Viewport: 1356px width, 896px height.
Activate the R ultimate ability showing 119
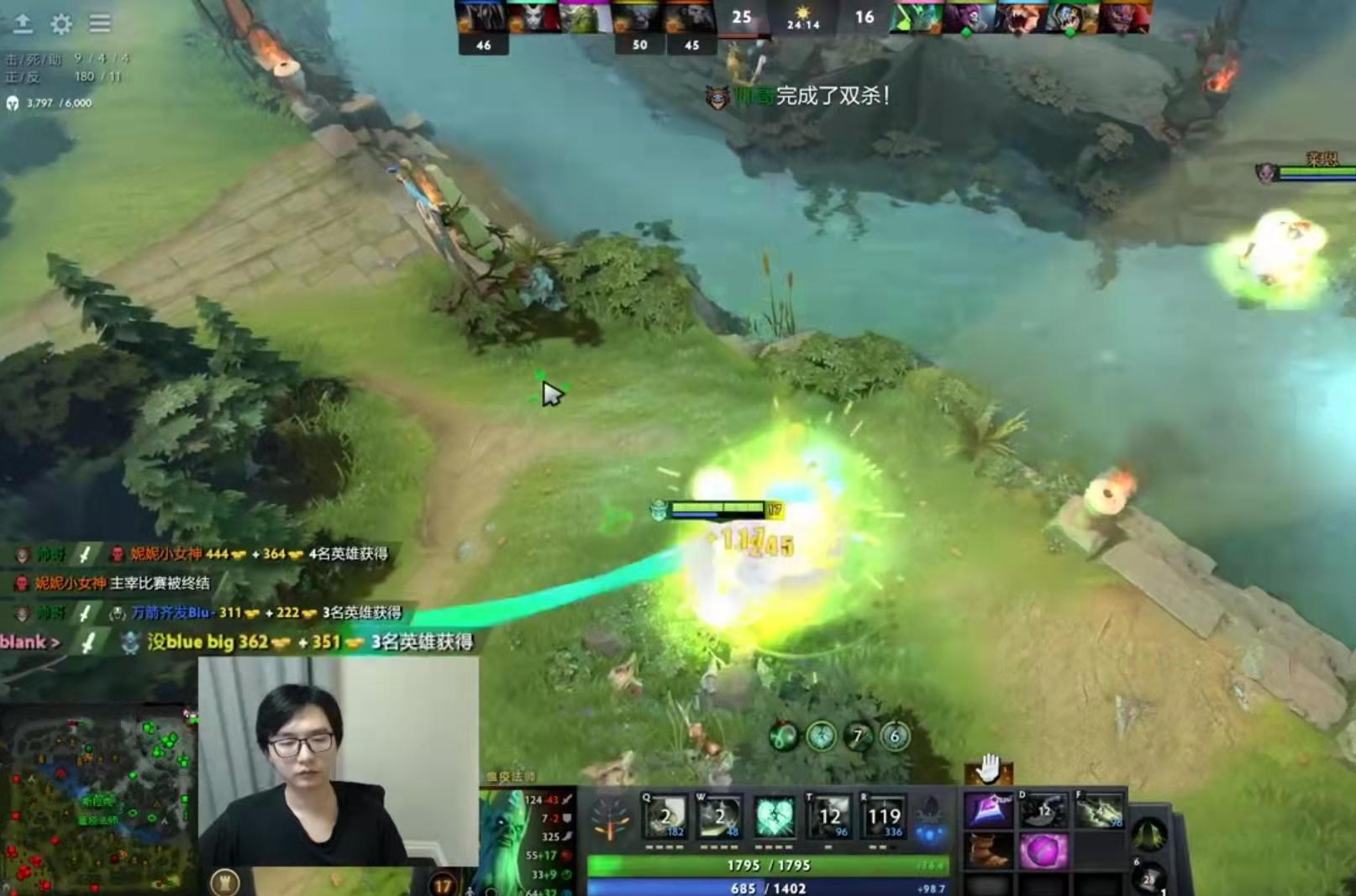click(883, 813)
